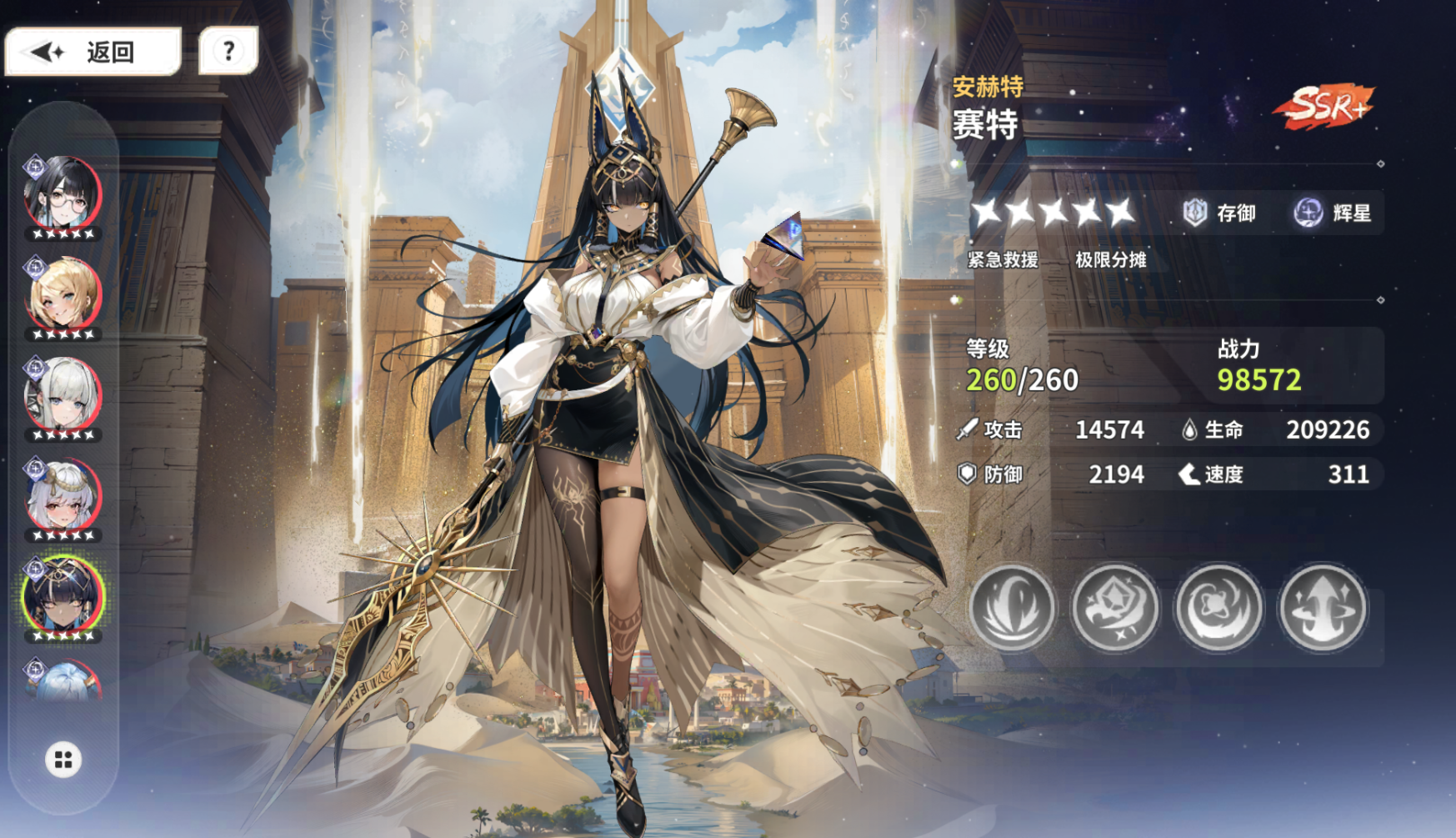Open the gem-shaped second skill icon
The height and width of the screenshot is (838, 1456).
1116,608
